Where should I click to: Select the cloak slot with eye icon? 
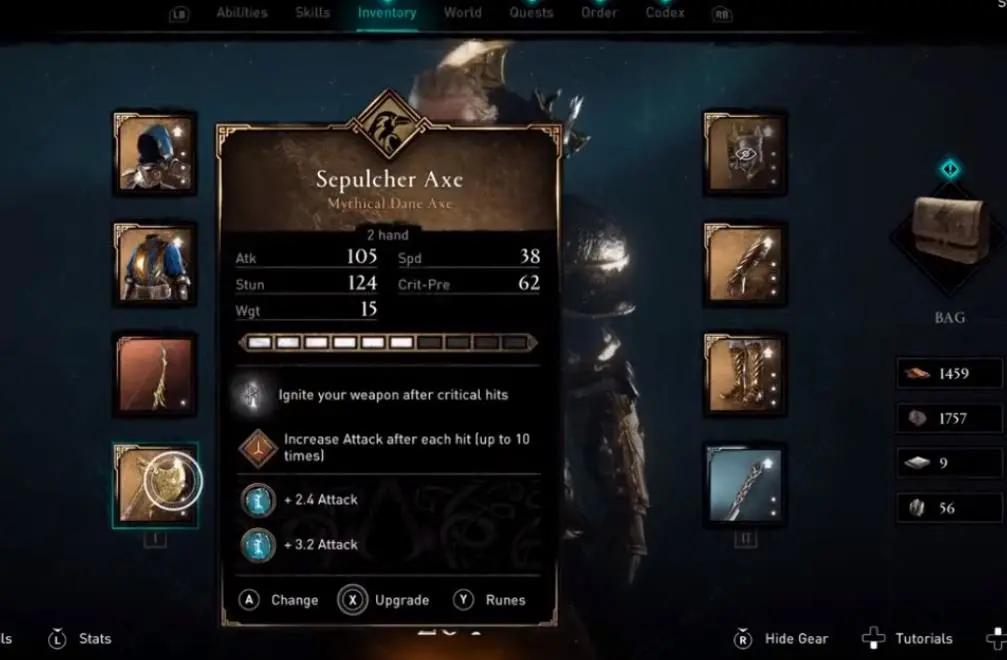(x=744, y=153)
